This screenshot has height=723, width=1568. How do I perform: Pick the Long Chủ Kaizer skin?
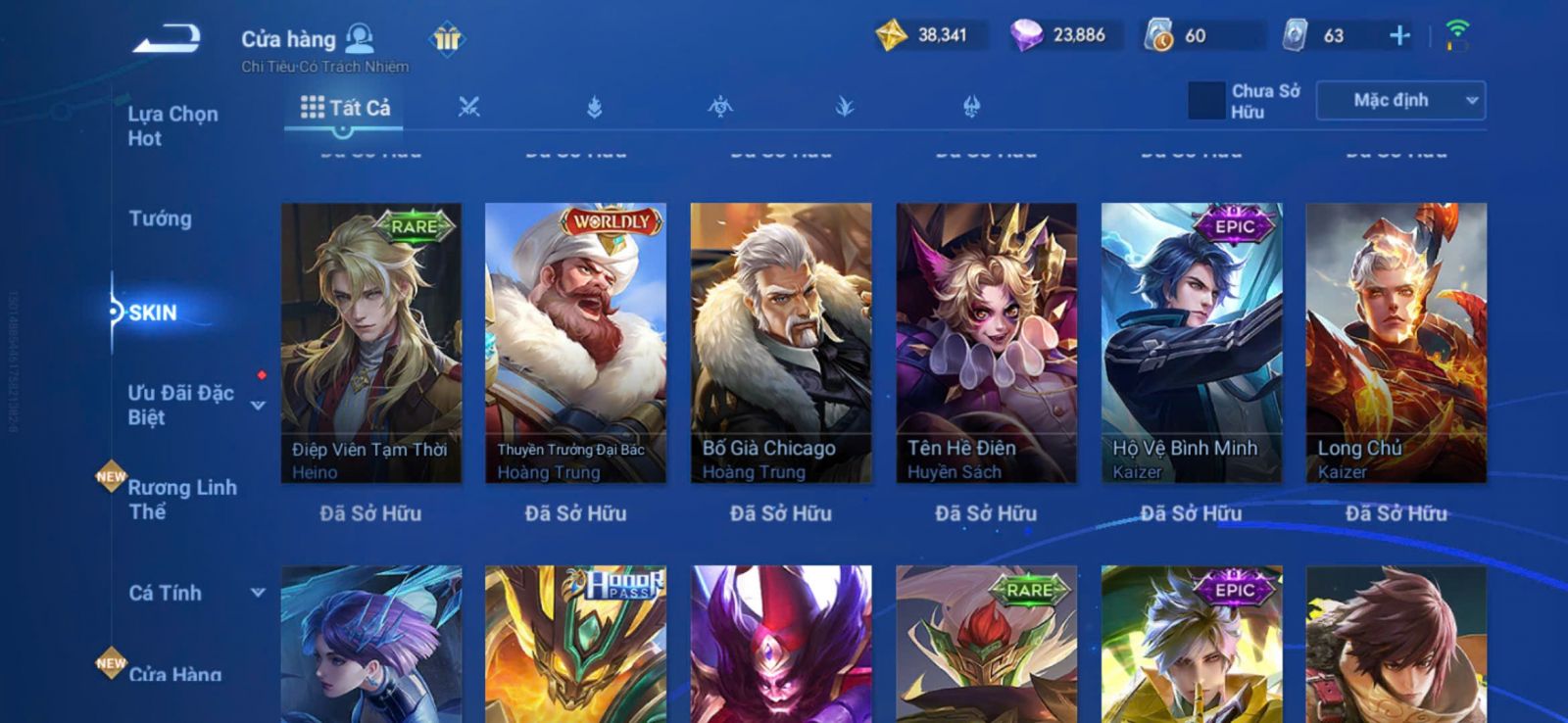1396,342
